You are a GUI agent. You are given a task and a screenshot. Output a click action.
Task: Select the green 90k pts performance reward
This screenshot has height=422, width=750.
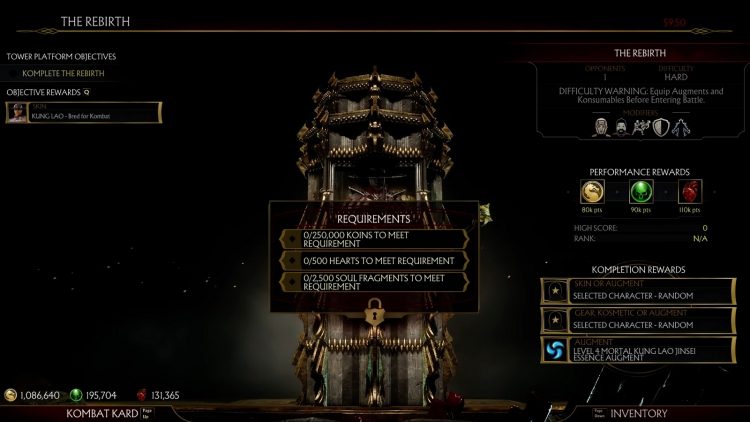(640, 191)
